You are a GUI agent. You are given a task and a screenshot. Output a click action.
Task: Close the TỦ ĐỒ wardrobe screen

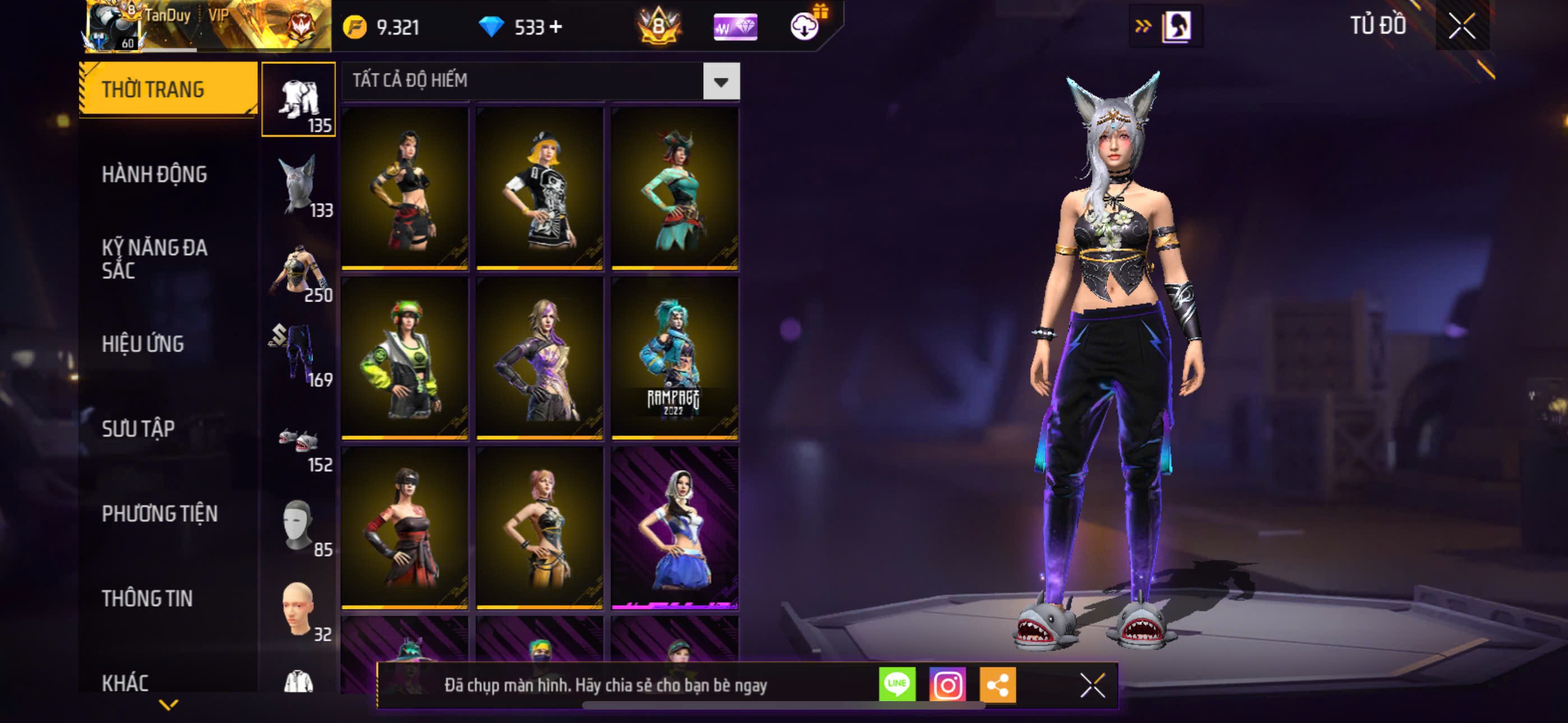[x=1461, y=26]
